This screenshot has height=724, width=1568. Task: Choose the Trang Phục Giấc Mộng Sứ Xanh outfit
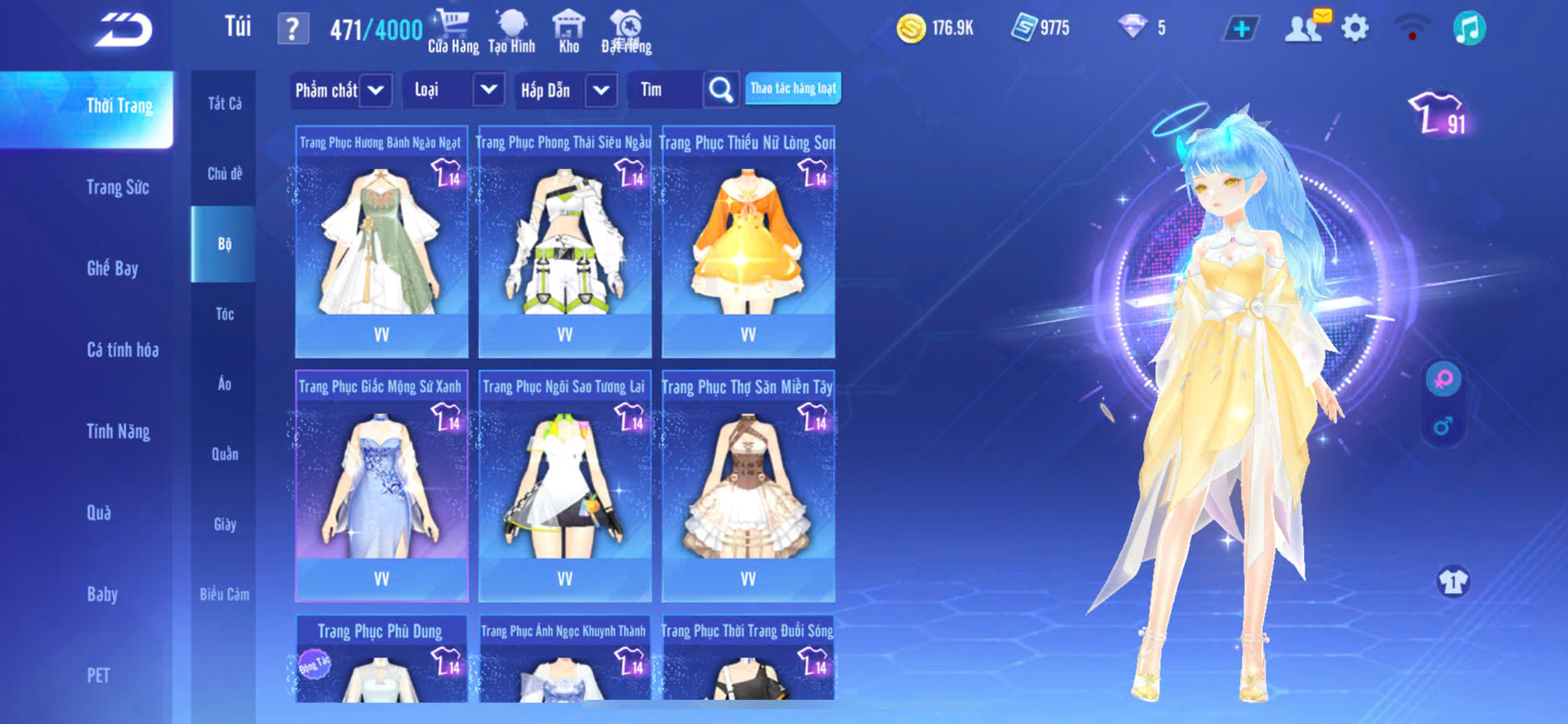click(x=381, y=485)
